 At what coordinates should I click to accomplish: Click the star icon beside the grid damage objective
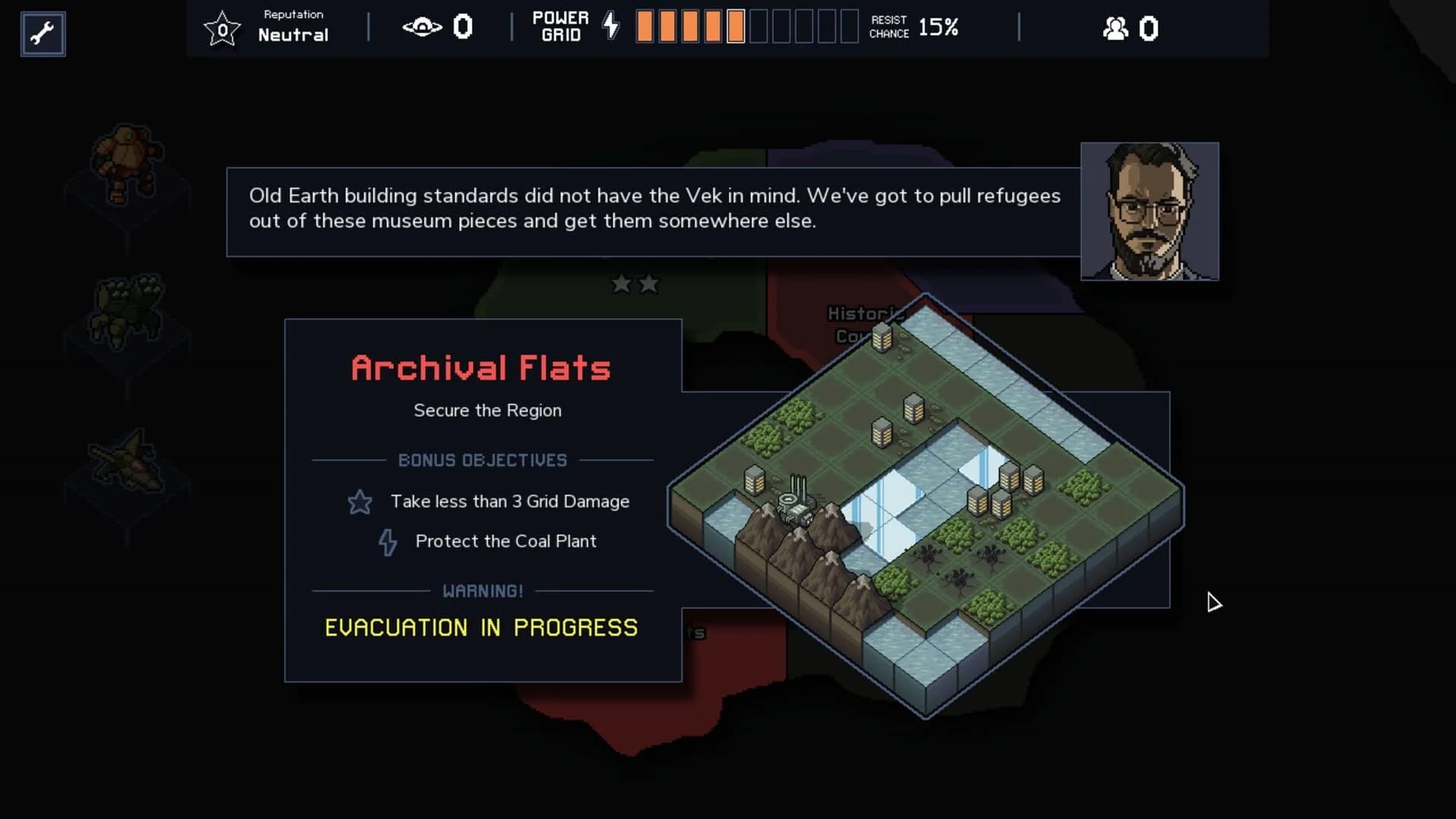coord(359,501)
